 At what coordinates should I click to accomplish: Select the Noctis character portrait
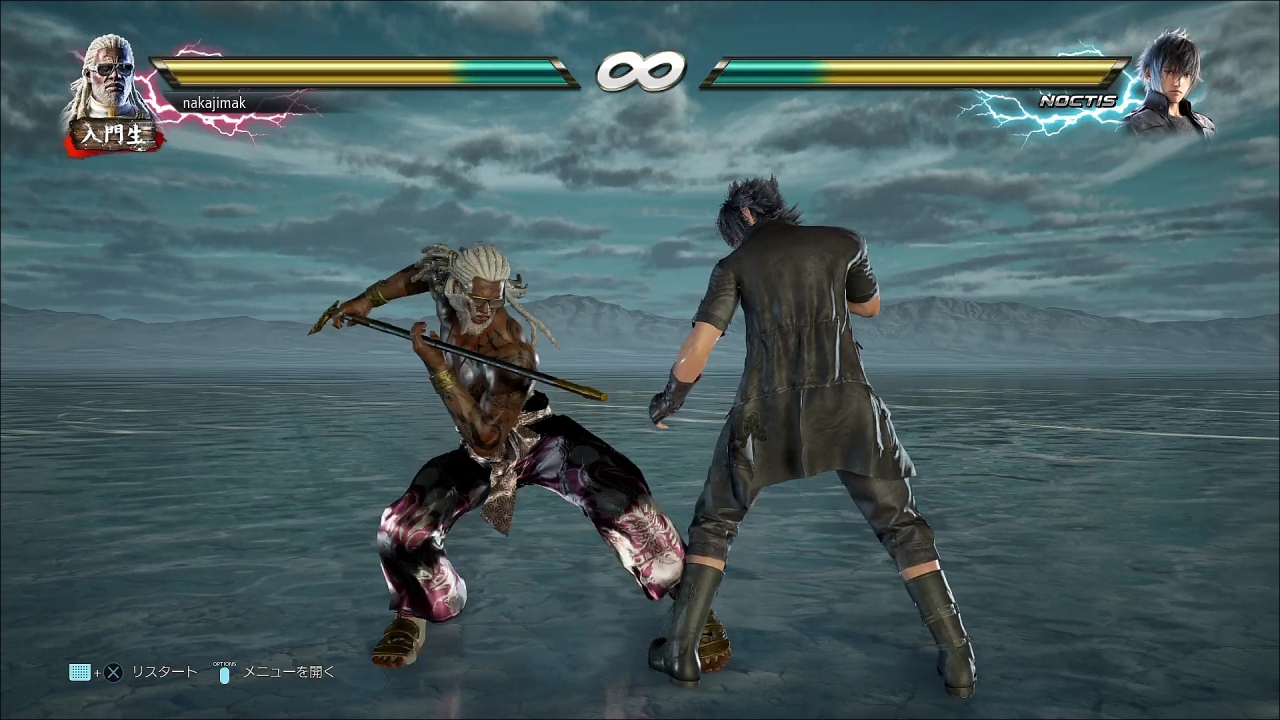[x=1169, y=83]
